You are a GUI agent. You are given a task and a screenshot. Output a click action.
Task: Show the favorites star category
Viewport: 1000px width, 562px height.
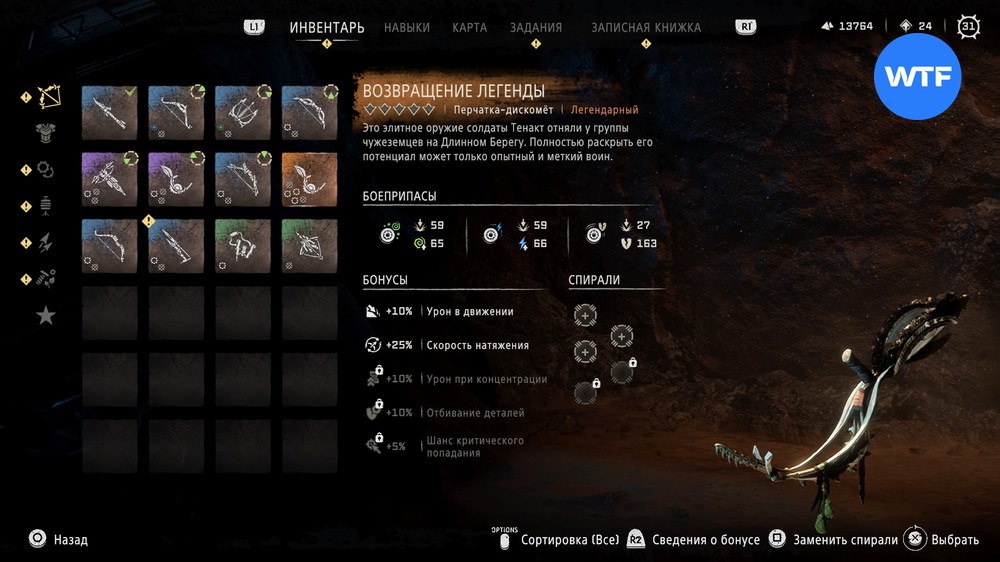tap(46, 316)
